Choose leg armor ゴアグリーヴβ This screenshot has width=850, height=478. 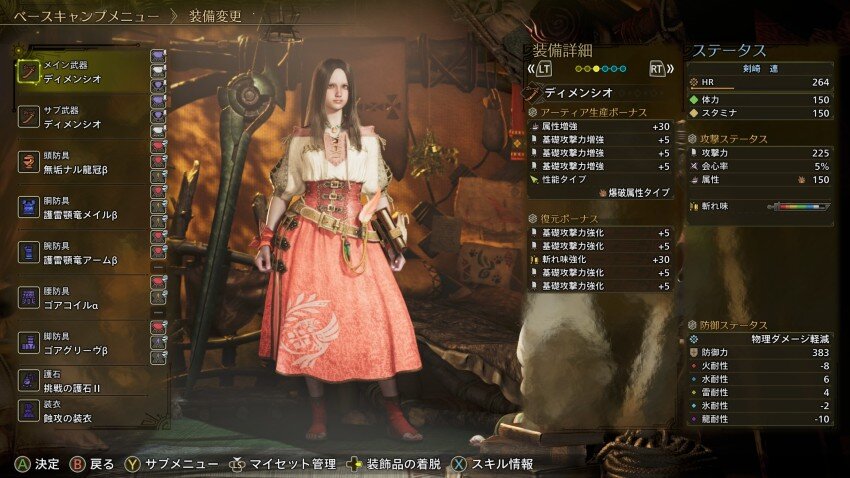point(85,346)
